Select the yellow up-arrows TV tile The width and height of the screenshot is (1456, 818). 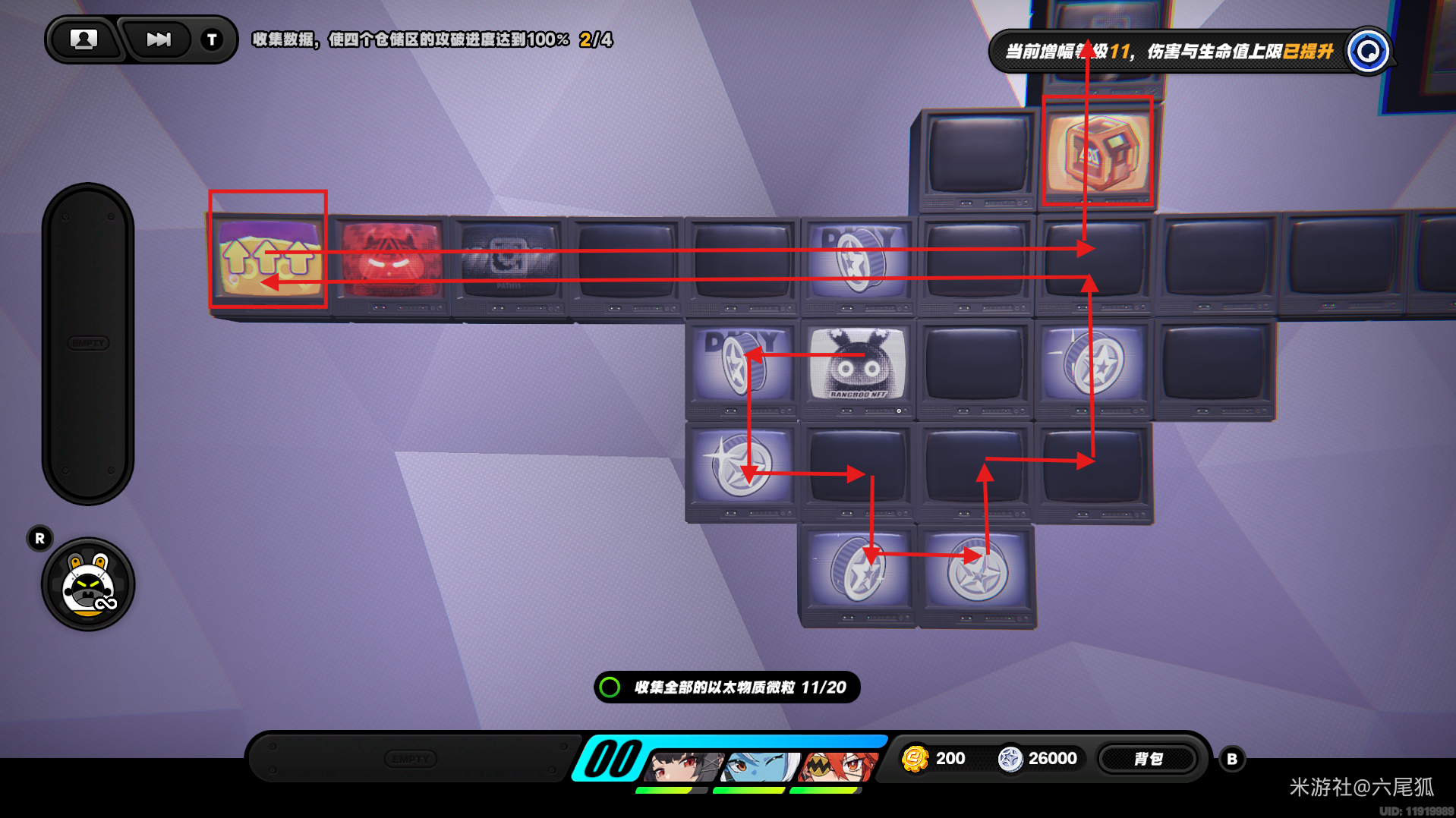click(x=269, y=258)
